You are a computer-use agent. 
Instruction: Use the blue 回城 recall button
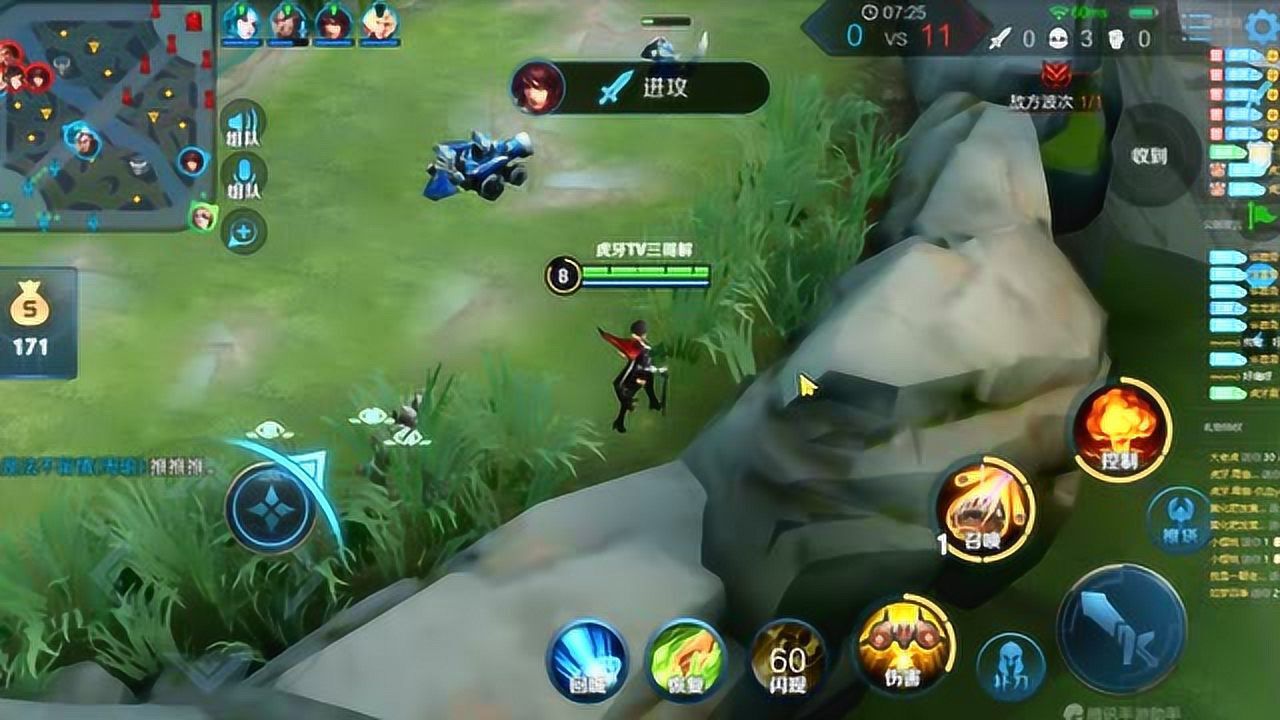[x=587, y=660]
